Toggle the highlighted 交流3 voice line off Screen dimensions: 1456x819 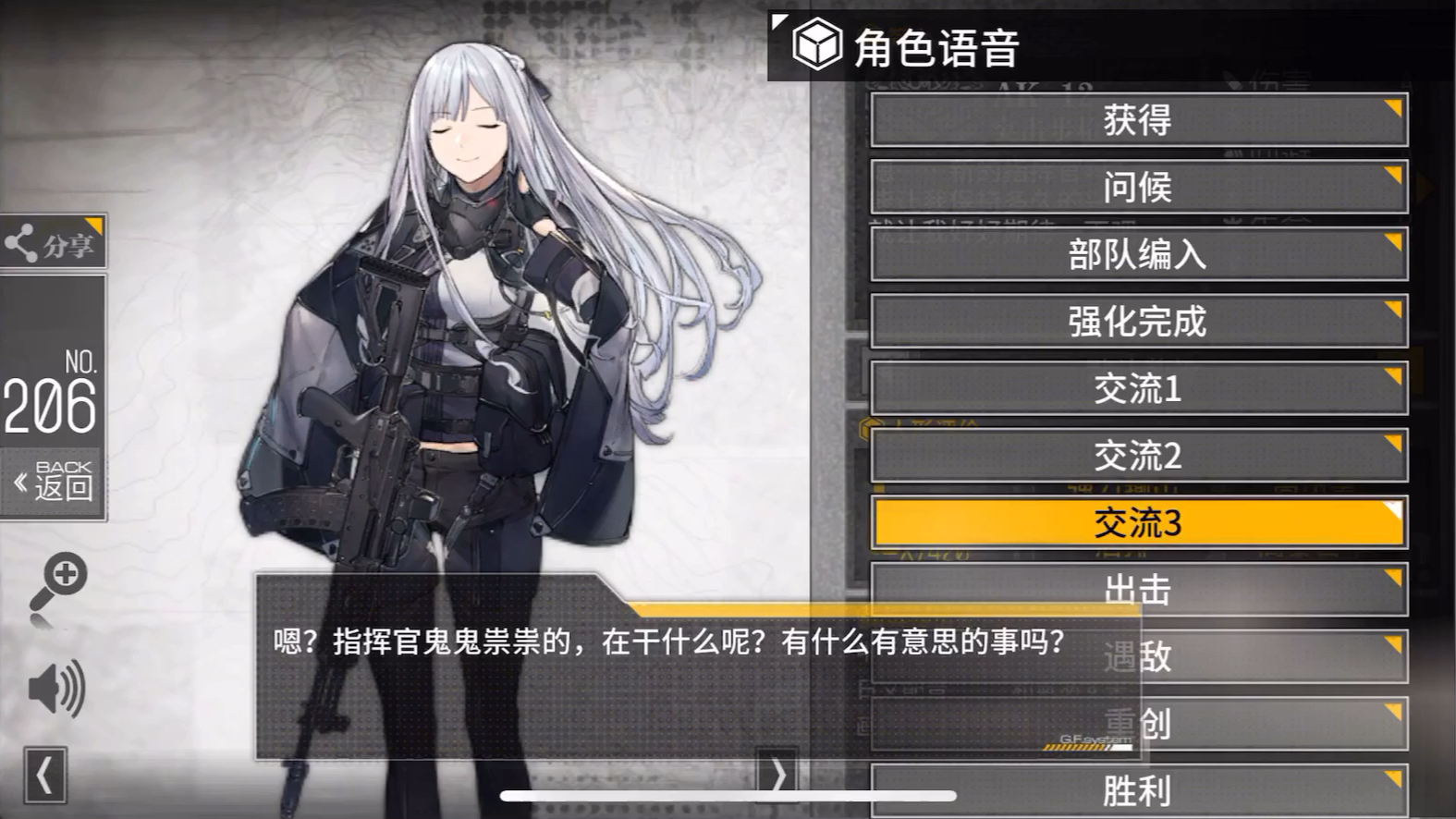click(x=1137, y=522)
